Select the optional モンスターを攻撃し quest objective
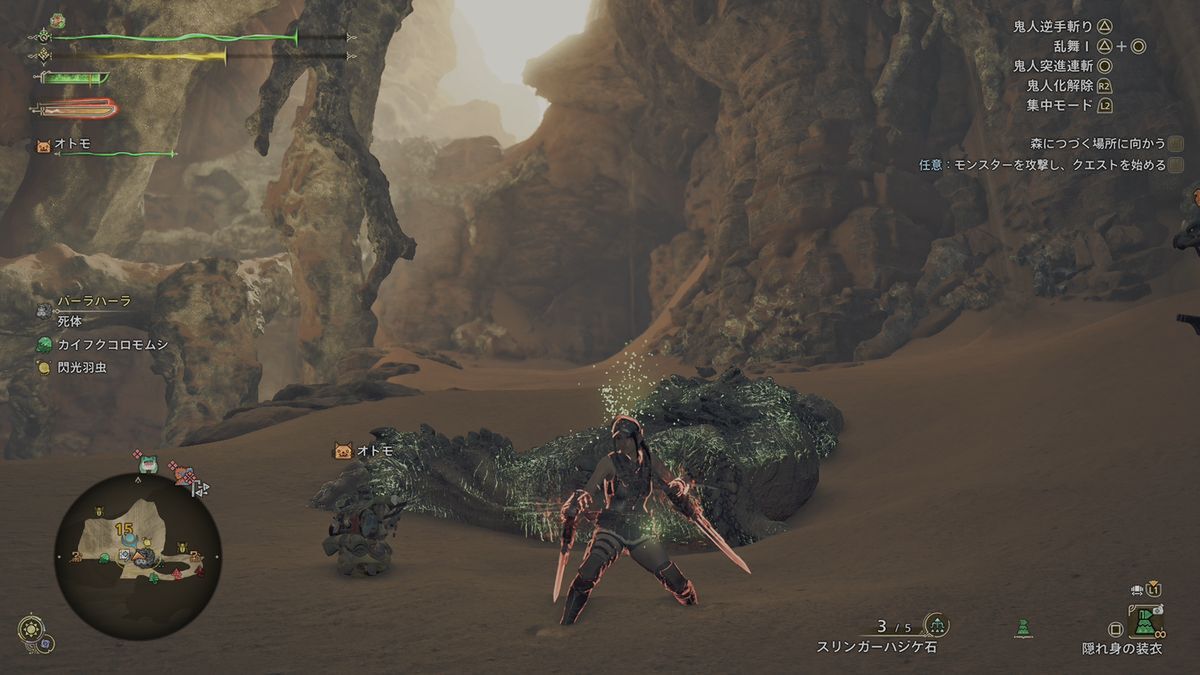Viewport: 1200px width, 675px height. (1042, 165)
